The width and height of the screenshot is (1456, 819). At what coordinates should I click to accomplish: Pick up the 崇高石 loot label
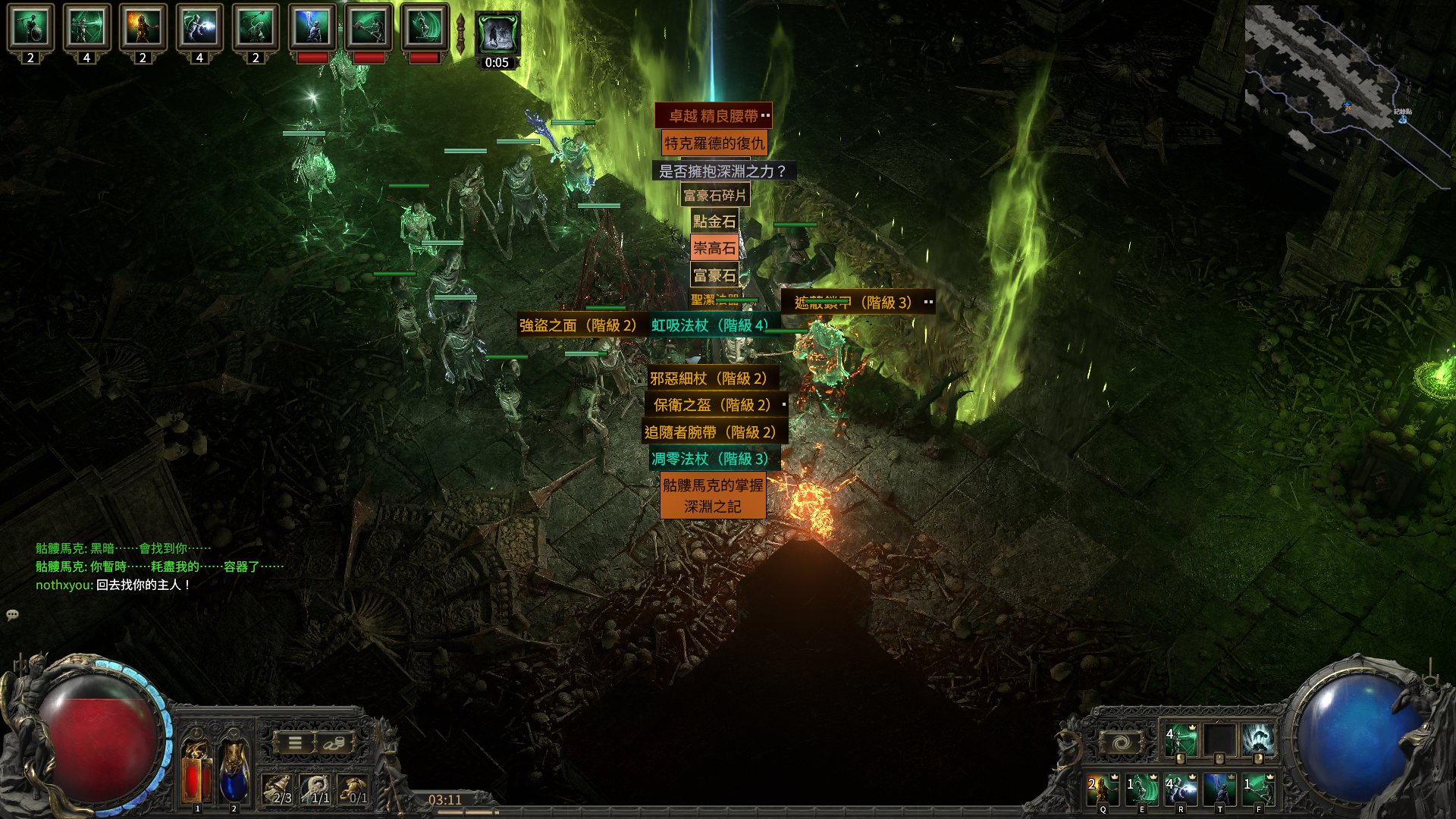714,248
